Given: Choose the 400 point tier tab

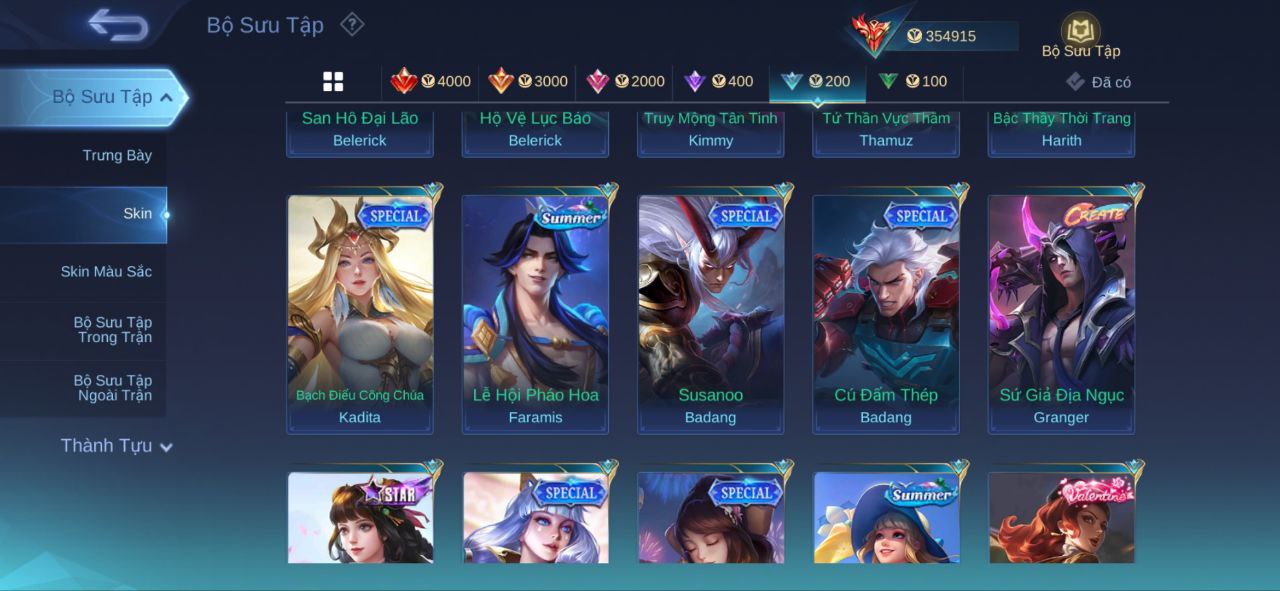Looking at the screenshot, I should pos(719,81).
